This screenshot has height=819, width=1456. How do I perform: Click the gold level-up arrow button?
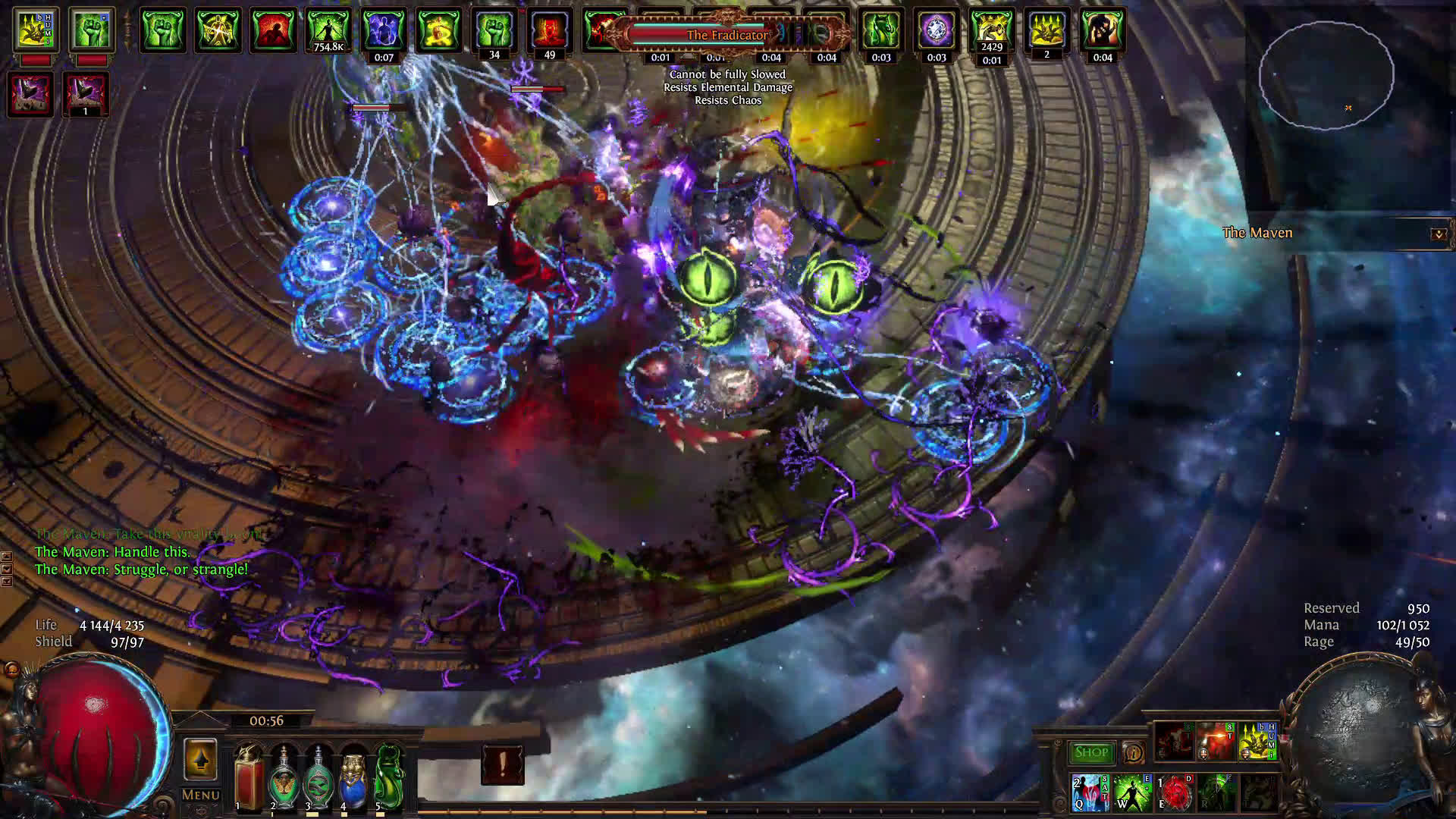(x=200, y=759)
